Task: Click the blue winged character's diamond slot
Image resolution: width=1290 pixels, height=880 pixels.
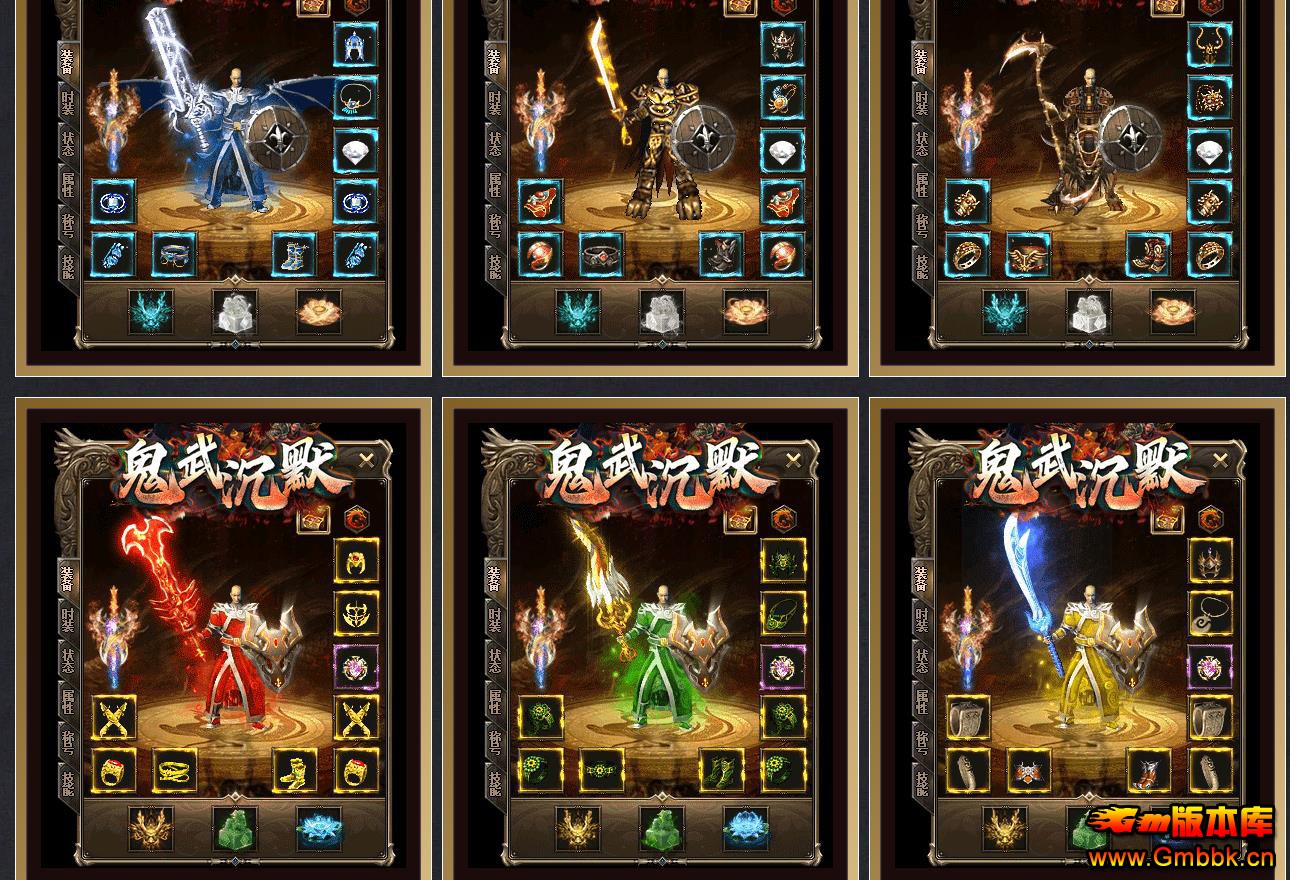Action: 356,151
